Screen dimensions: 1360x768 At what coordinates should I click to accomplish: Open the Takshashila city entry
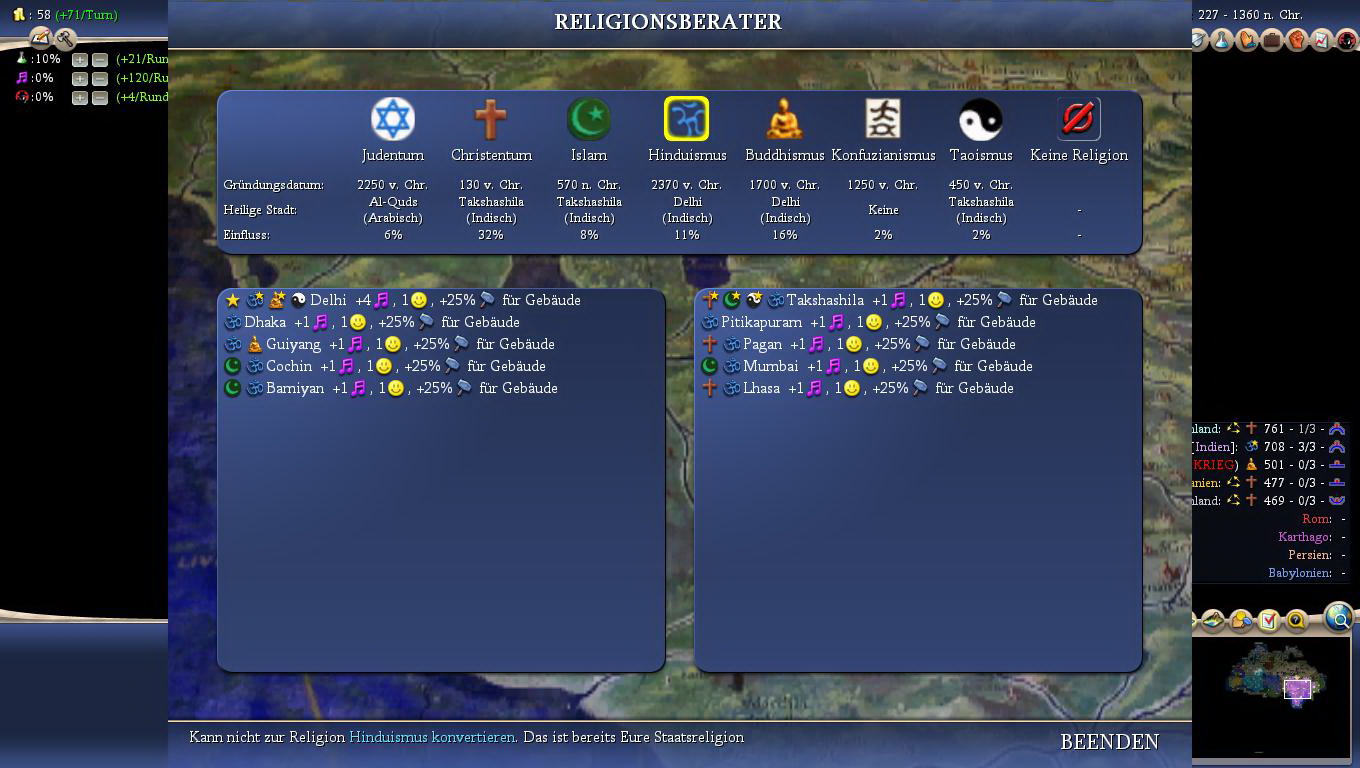click(x=825, y=300)
